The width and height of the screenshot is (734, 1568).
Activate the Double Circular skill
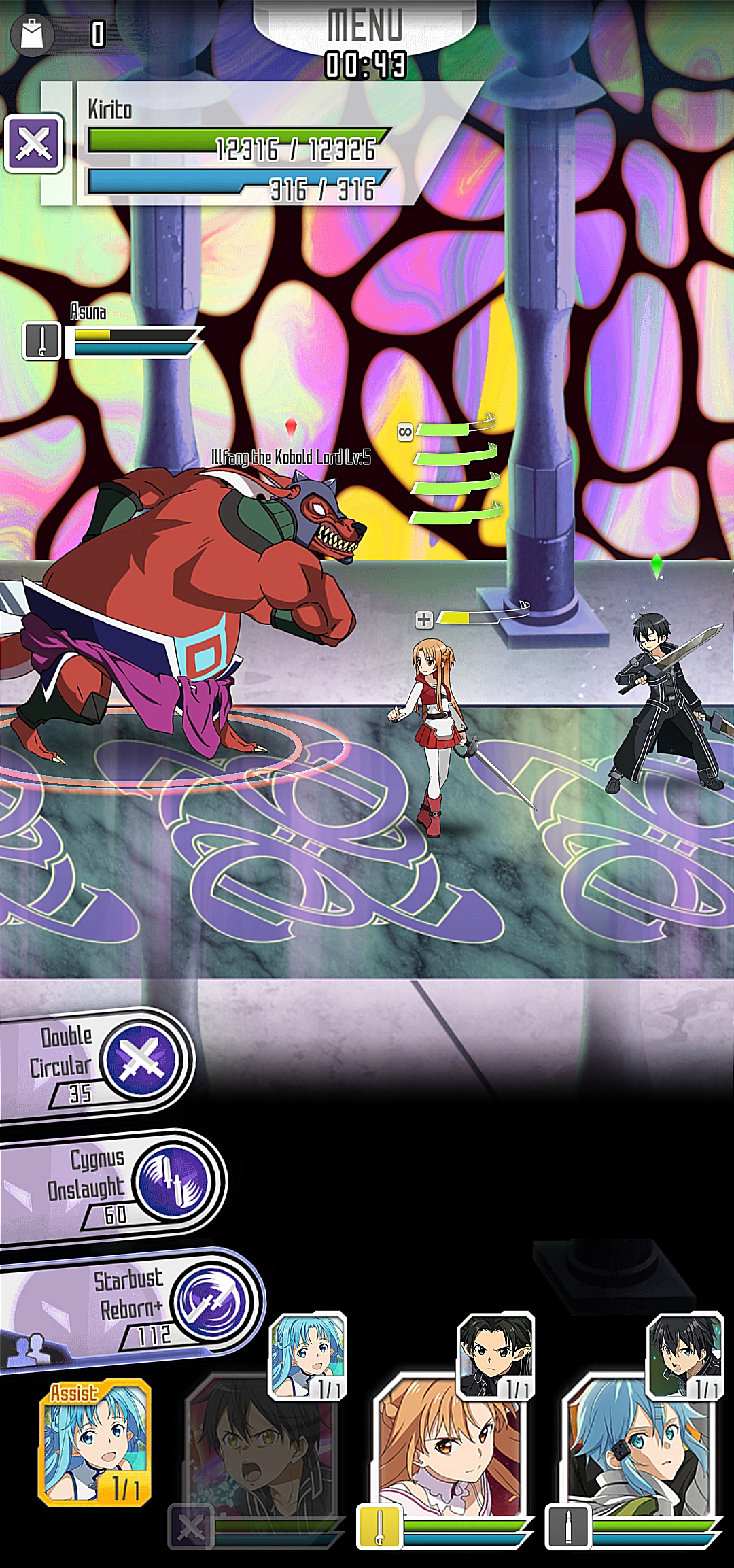point(141,1059)
